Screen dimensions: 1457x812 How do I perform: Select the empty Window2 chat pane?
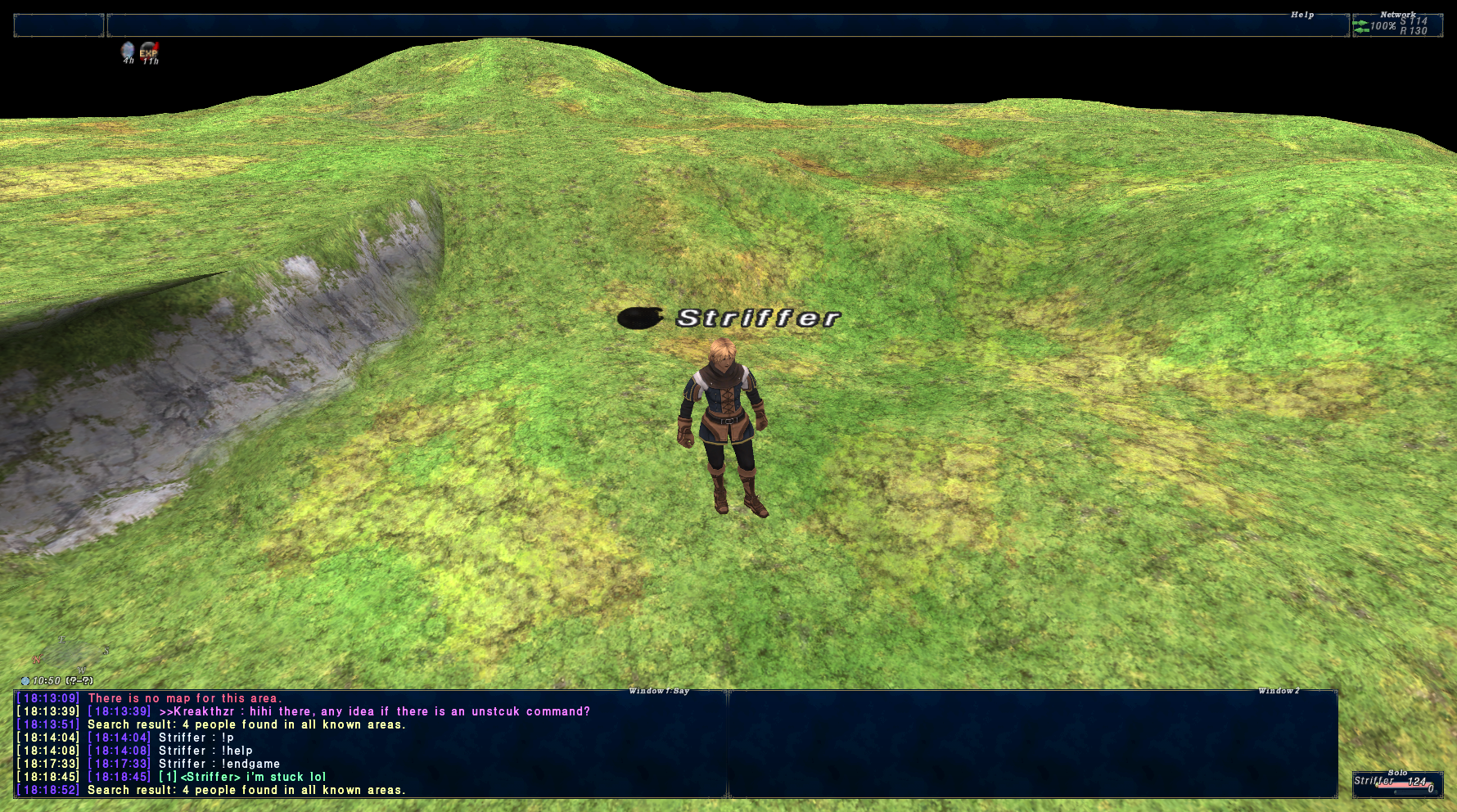pyautogui.click(x=1032, y=743)
